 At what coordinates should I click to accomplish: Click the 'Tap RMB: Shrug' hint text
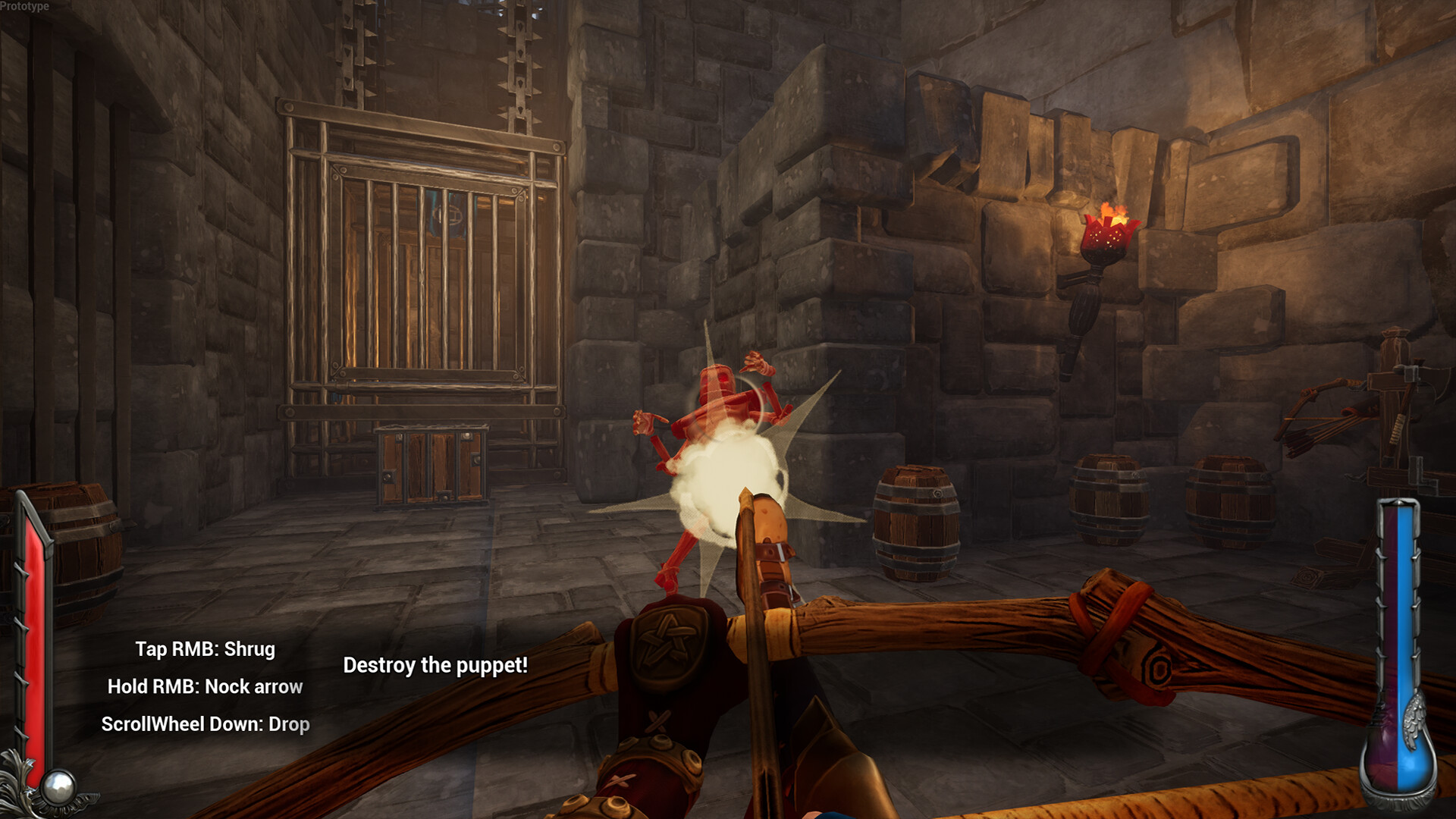tap(206, 649)
